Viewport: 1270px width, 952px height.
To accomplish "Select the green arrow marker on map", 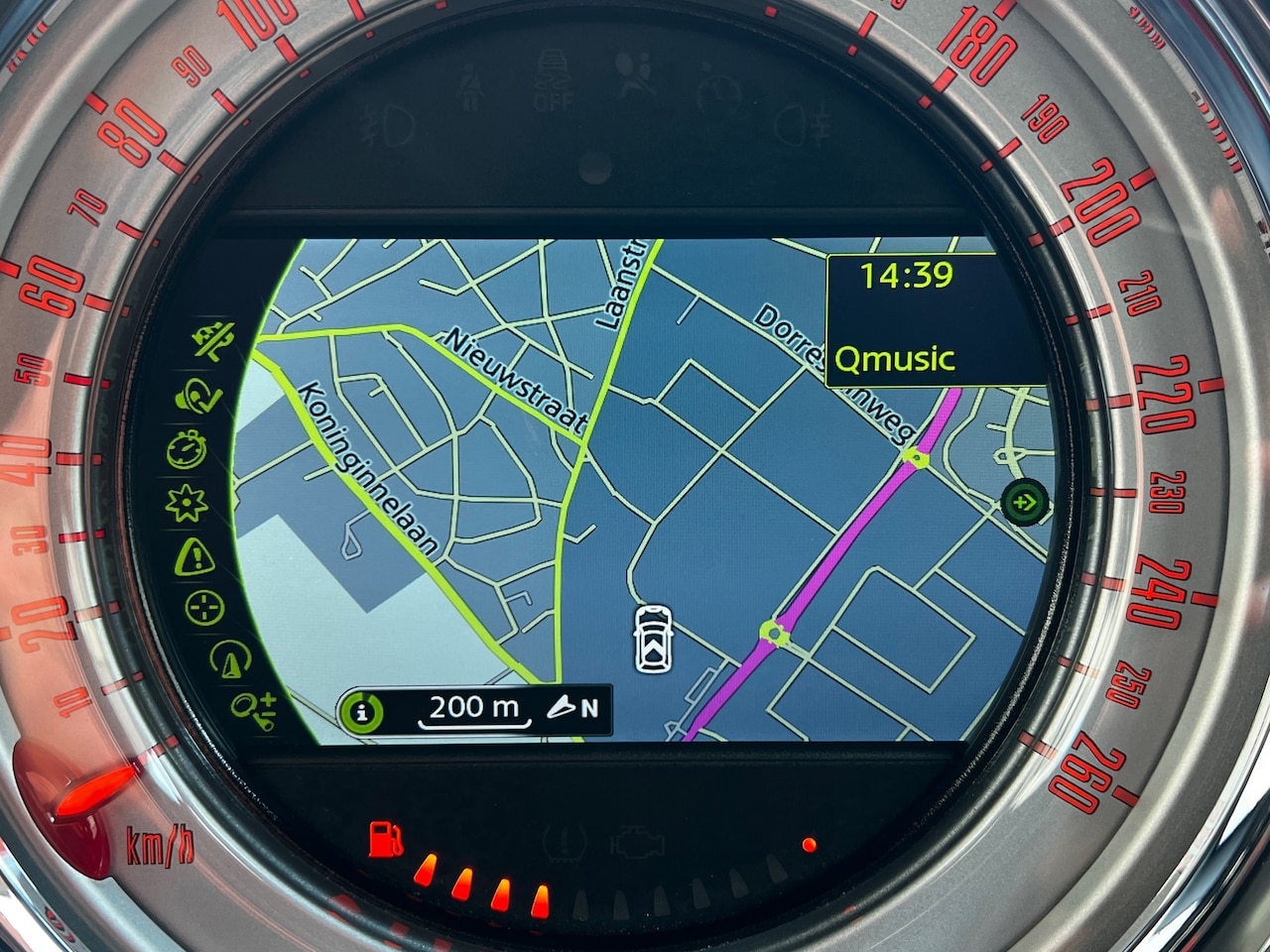I will click(x=1024, y=503).
